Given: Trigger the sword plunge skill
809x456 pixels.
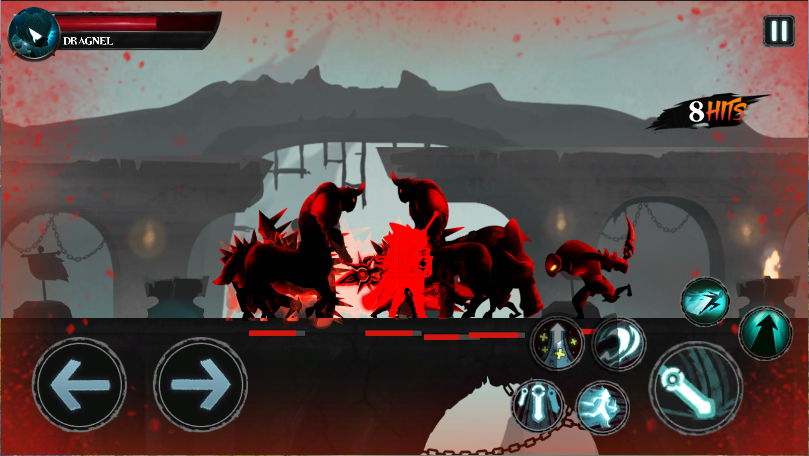Looking at the screenshot, I should tap(538, 405).
